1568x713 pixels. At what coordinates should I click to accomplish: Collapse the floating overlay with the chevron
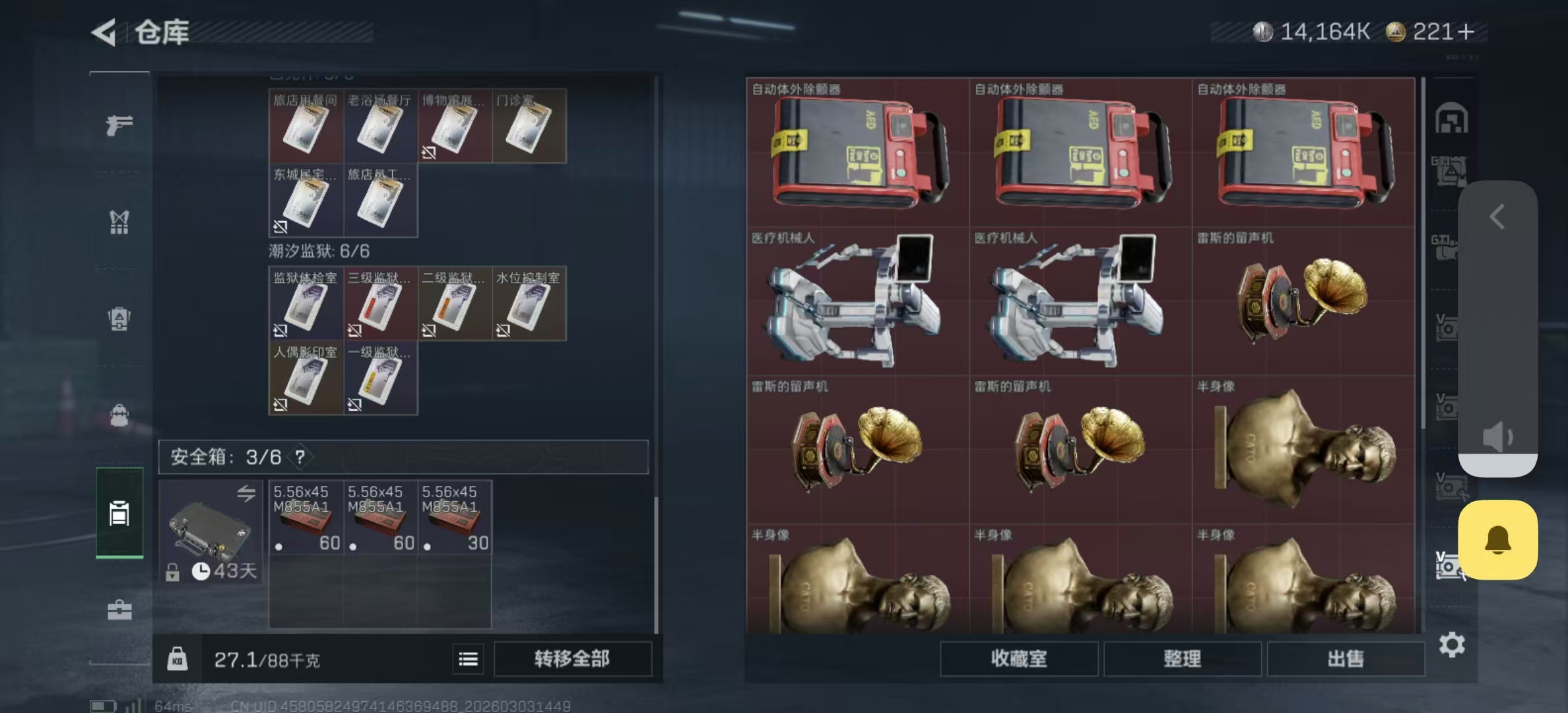coord(1499,218)
